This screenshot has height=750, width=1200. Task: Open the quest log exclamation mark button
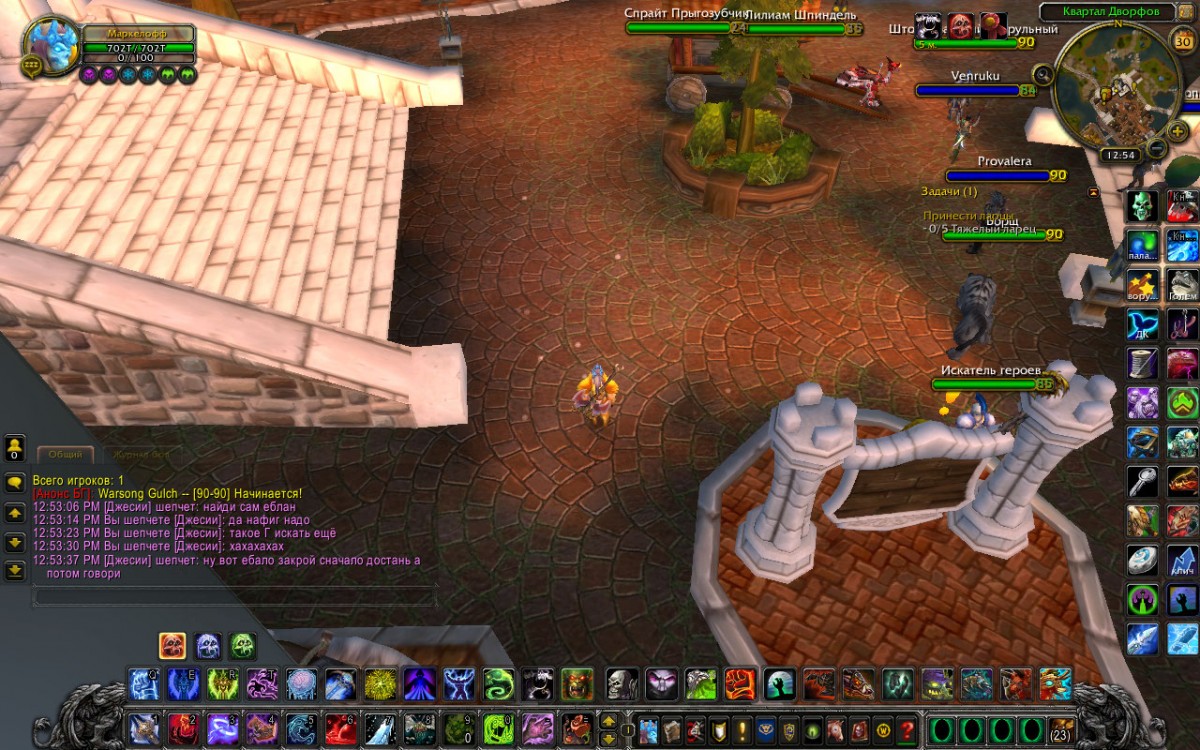click(x=742, y=729)
